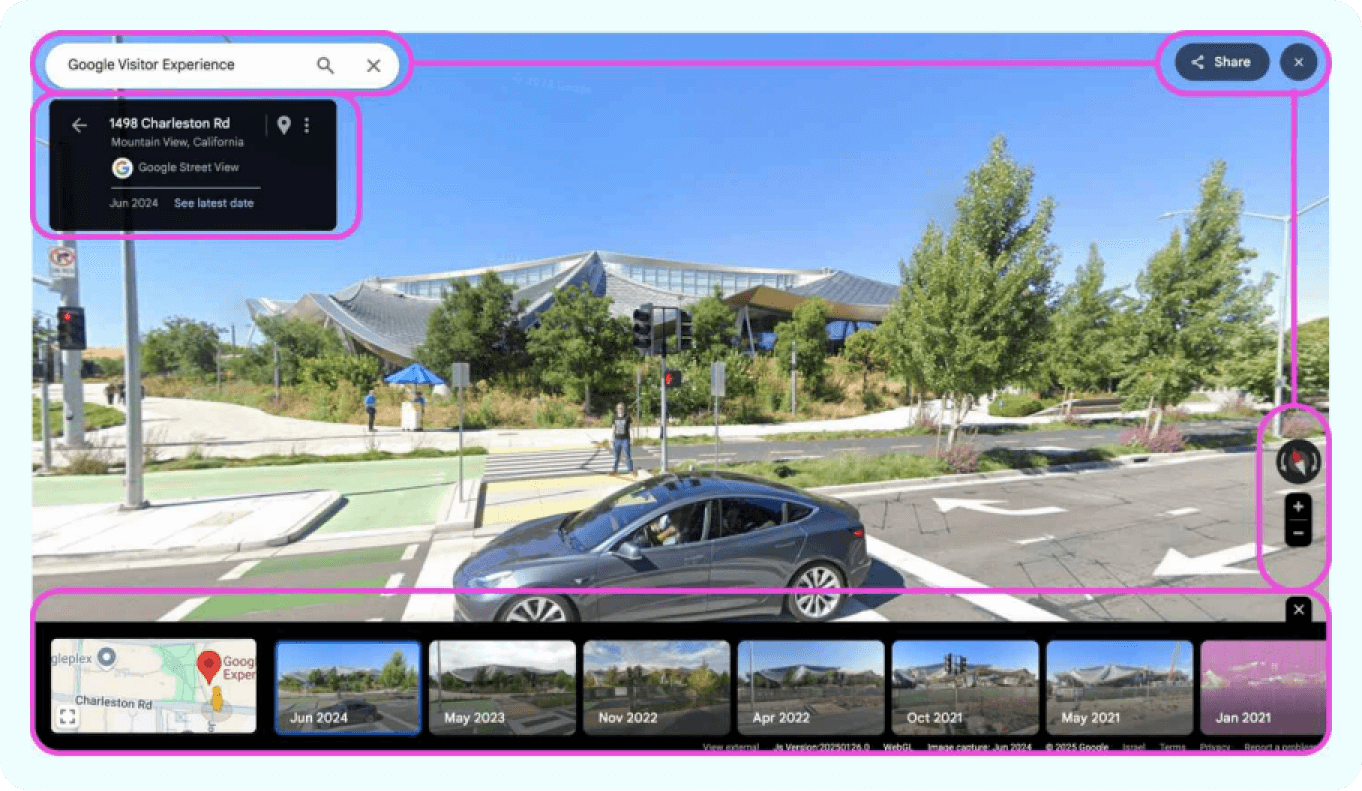Go back using the arrow on the address card
The image size is (1362, 791).
80,124
